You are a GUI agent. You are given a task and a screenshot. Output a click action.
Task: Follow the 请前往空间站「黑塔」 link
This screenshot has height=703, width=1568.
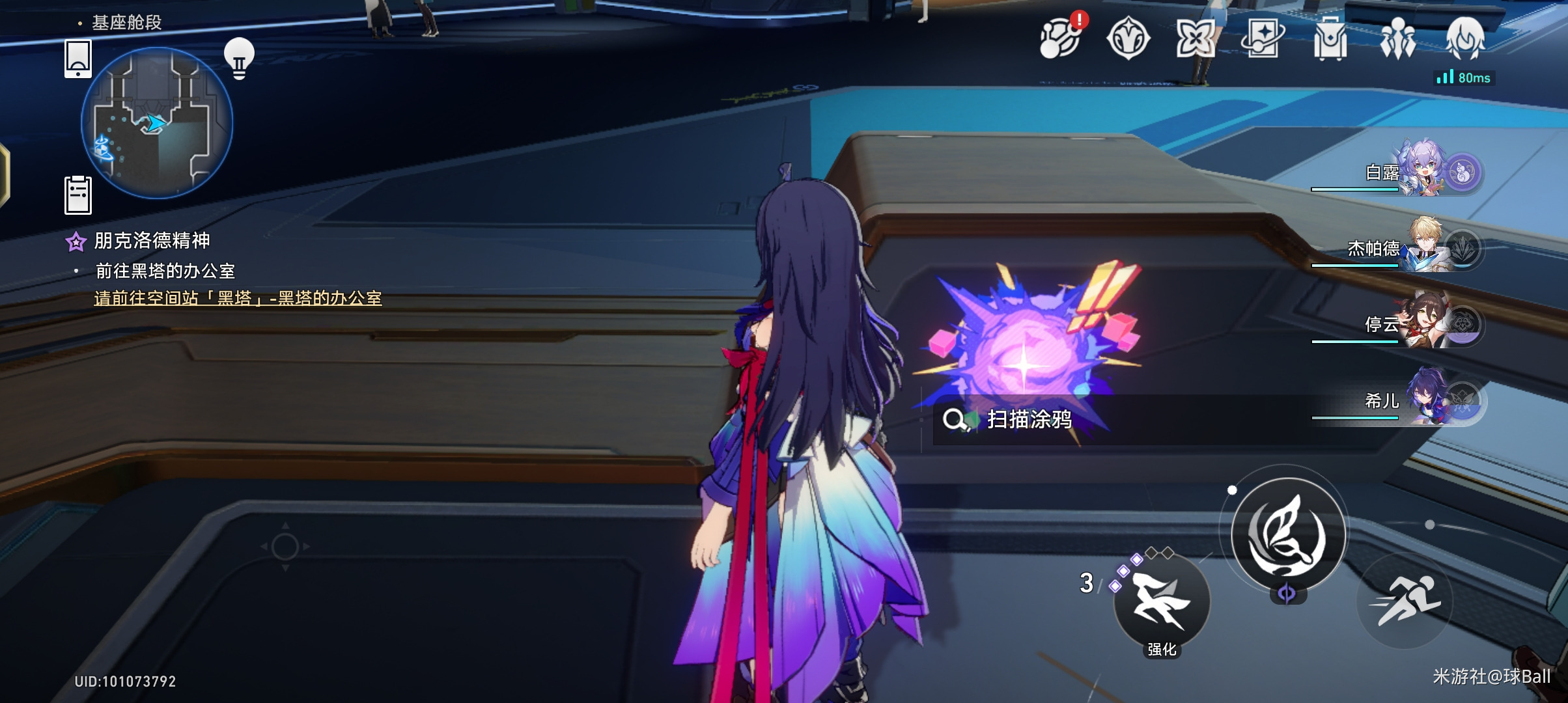click(238, 298)
